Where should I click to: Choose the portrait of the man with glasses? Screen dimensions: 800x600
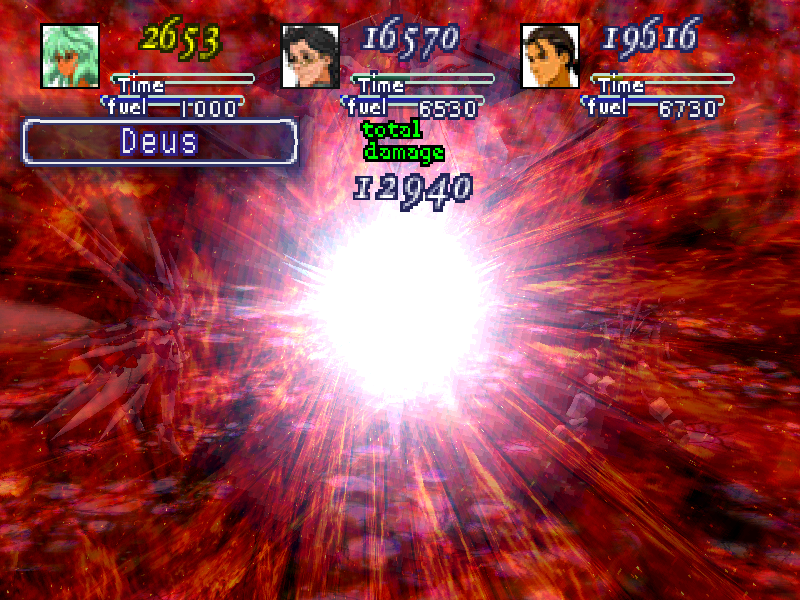tap(310, 56)
